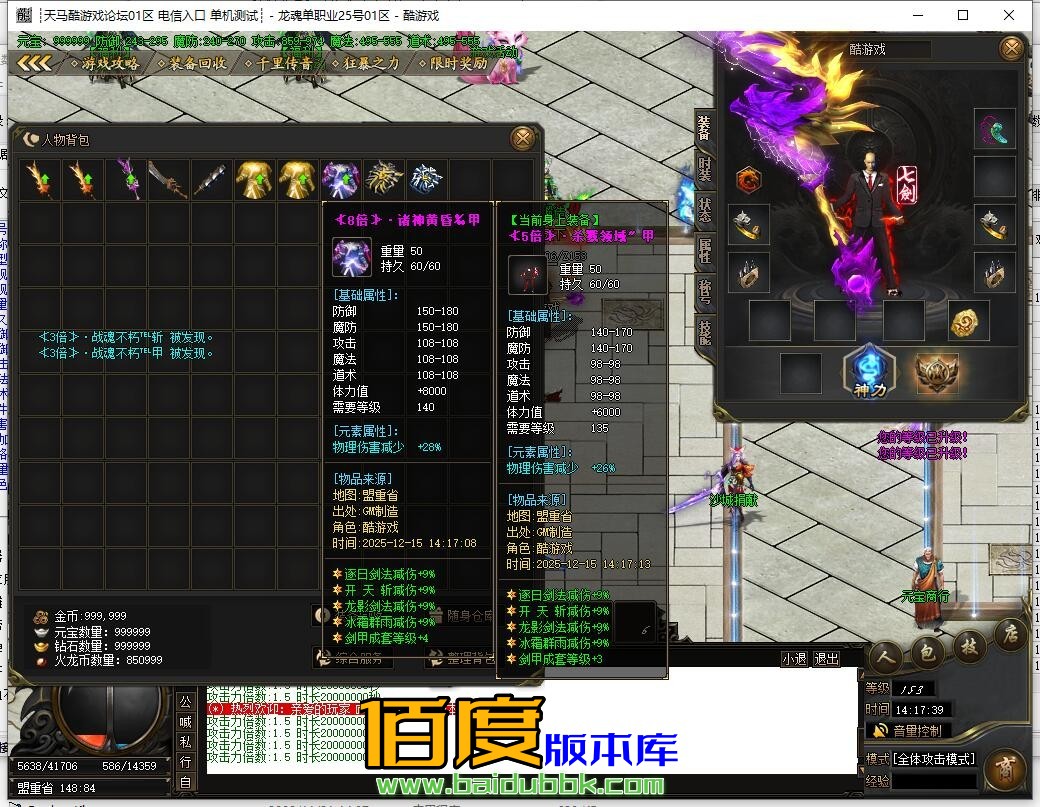Open the 游戏攻略 game guide menu
This screenshot has height=807, width=1040.
point(104,63)
